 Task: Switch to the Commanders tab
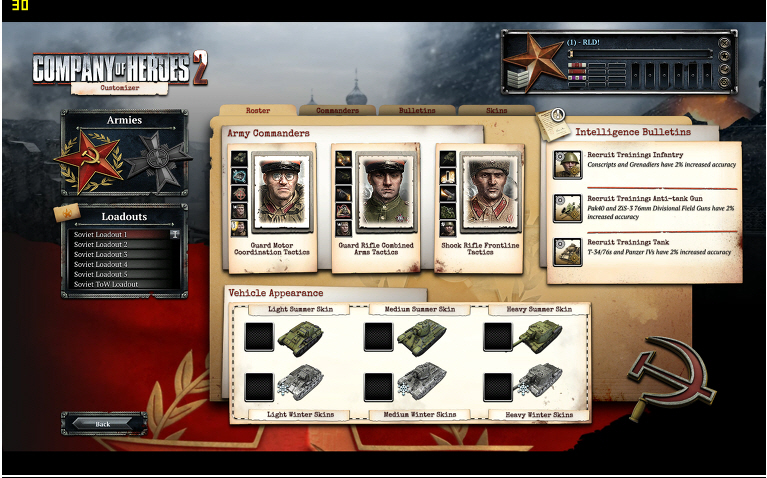(x=337, y=110)
